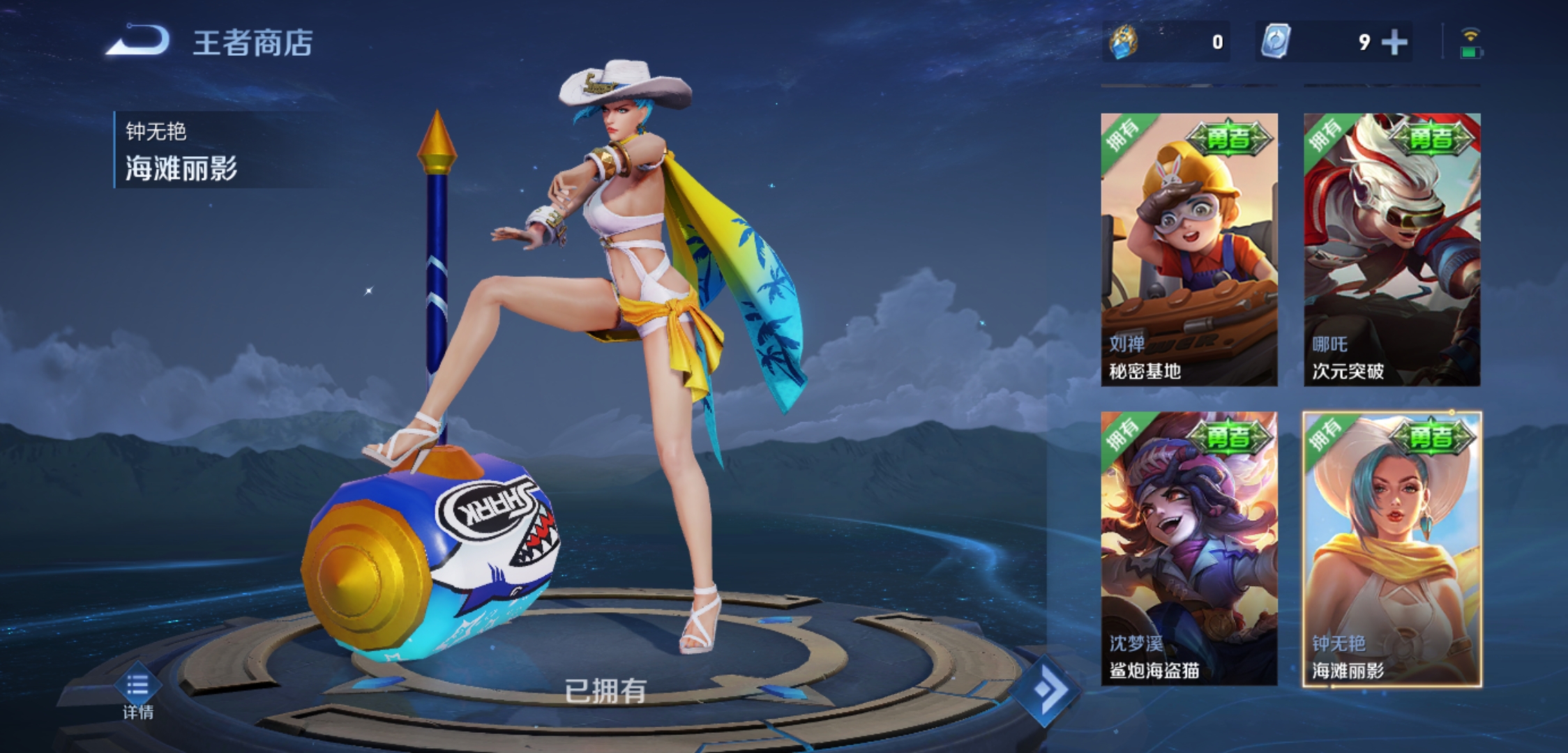Open the 详情 details button
Image resolution: width=1568 pixels, height=753 pixels.
[138, 694]
